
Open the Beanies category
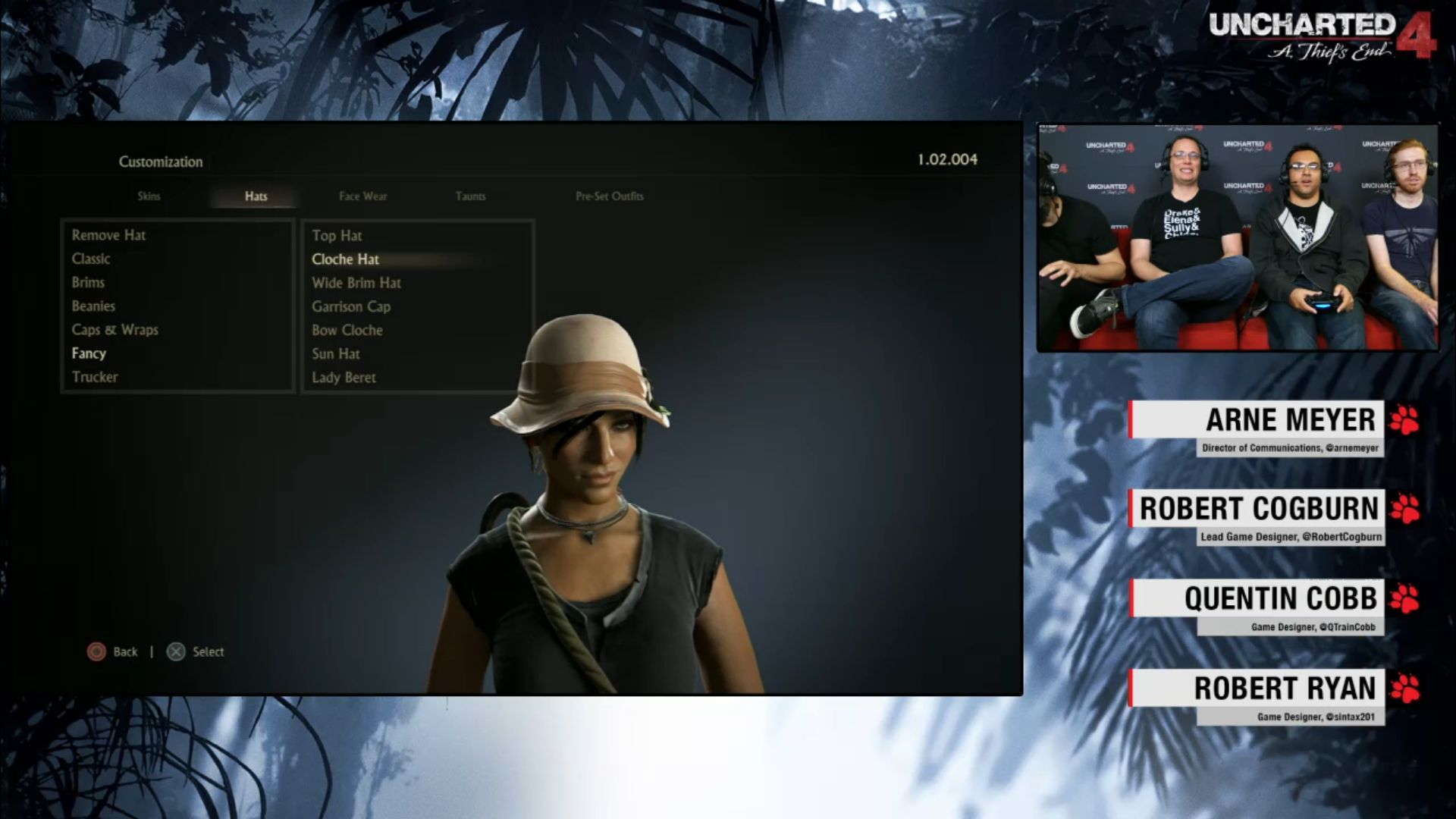(x=93, y=306)
